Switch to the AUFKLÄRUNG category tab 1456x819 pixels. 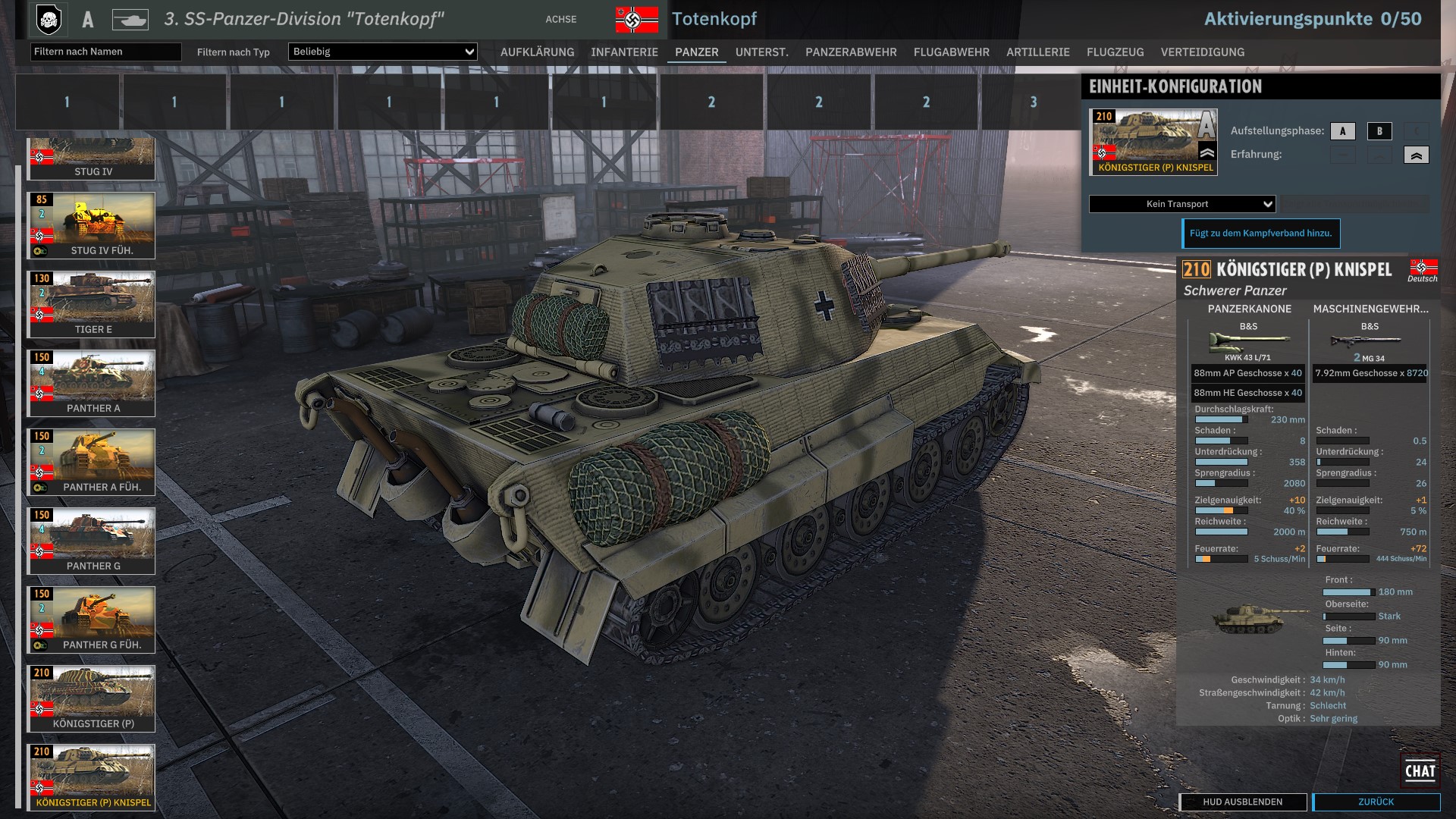(x=537, y=52)
